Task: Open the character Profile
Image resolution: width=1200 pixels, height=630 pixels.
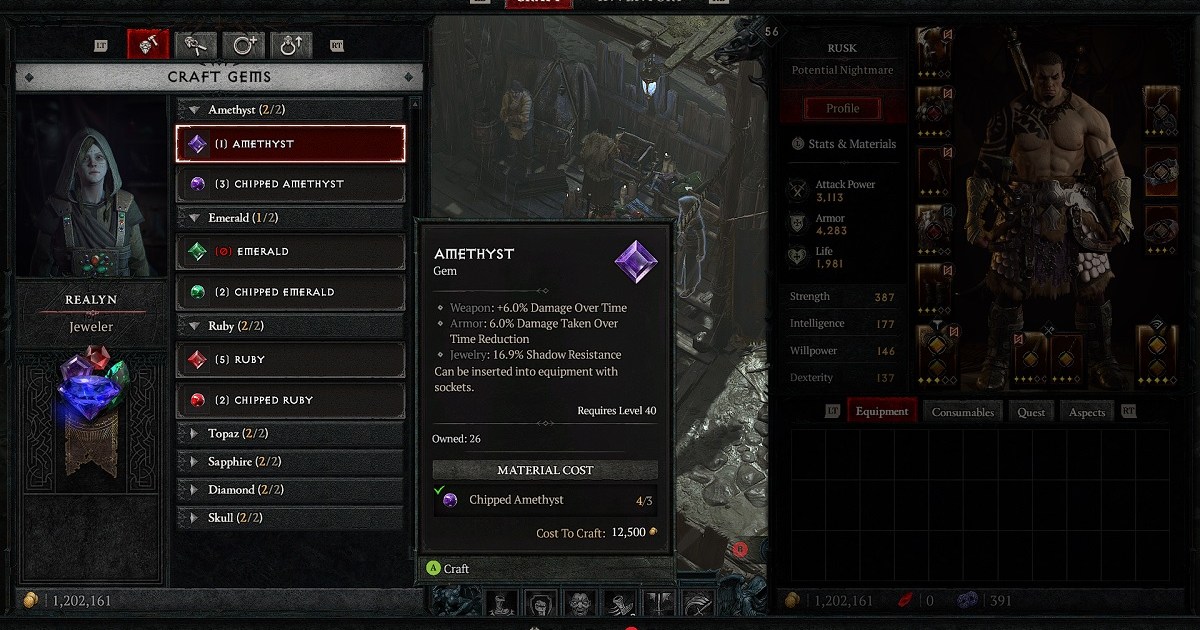Action: pyautogui.click(x=842, y=108)
